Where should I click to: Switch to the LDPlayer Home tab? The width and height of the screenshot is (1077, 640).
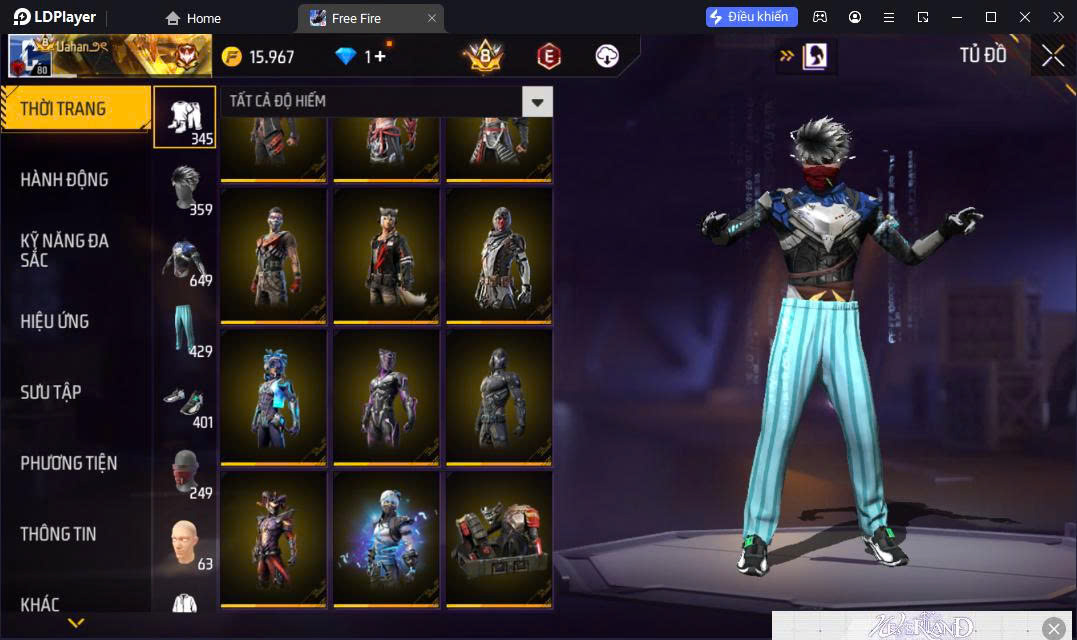click(x=194, y=18)
